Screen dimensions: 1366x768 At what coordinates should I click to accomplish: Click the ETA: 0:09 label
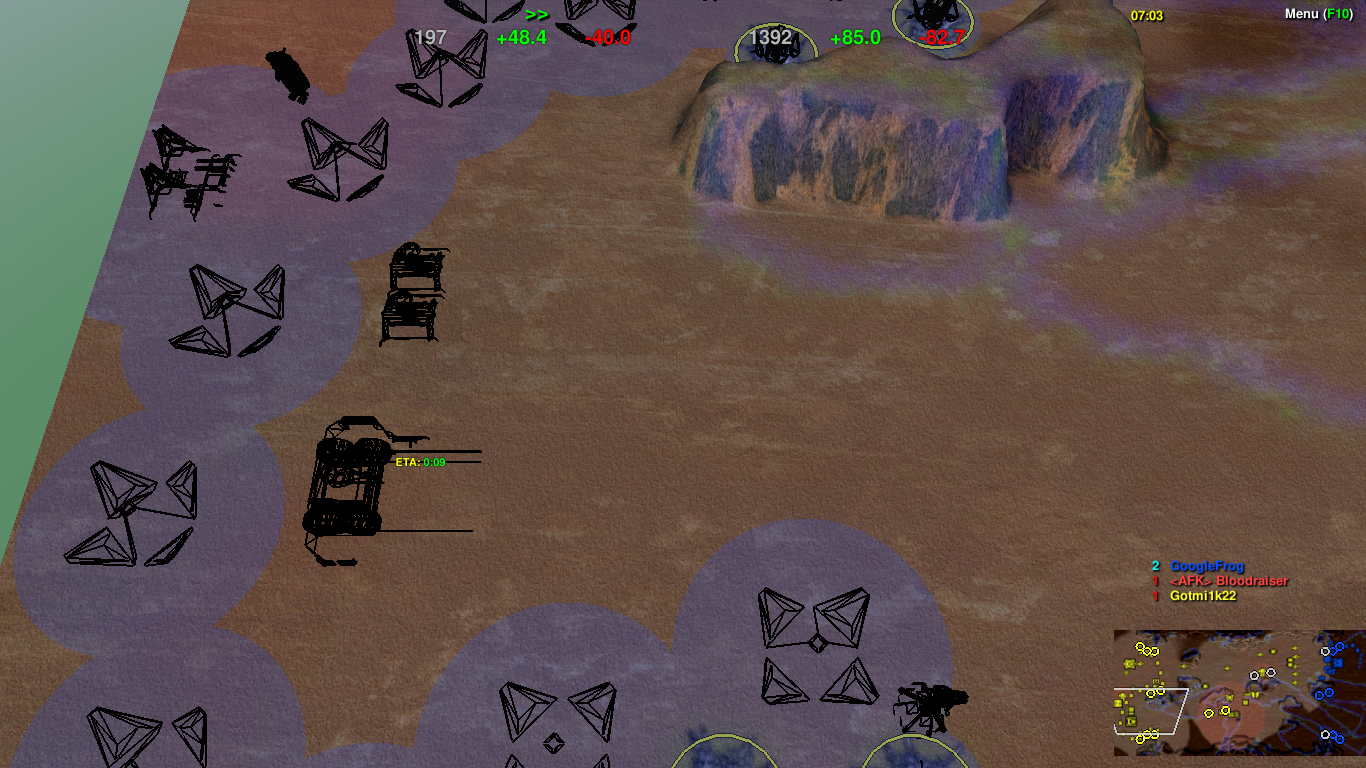tap(418, 462)
